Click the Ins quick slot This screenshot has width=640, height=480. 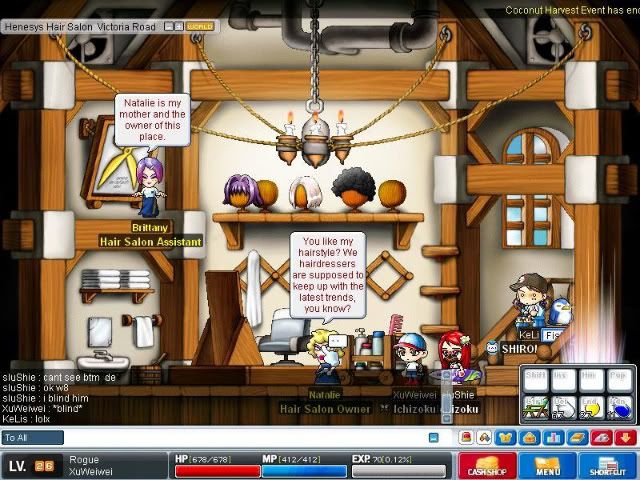tap(565, 381)
